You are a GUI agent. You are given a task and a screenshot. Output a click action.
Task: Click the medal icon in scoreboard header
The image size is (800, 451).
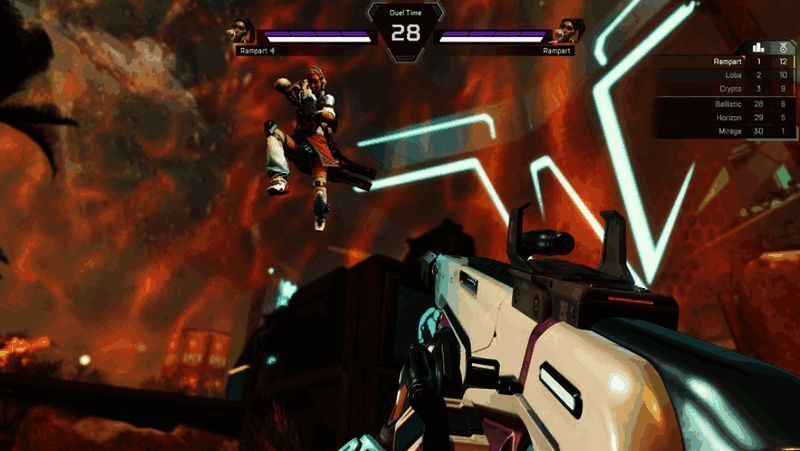(x=781, y=47)
